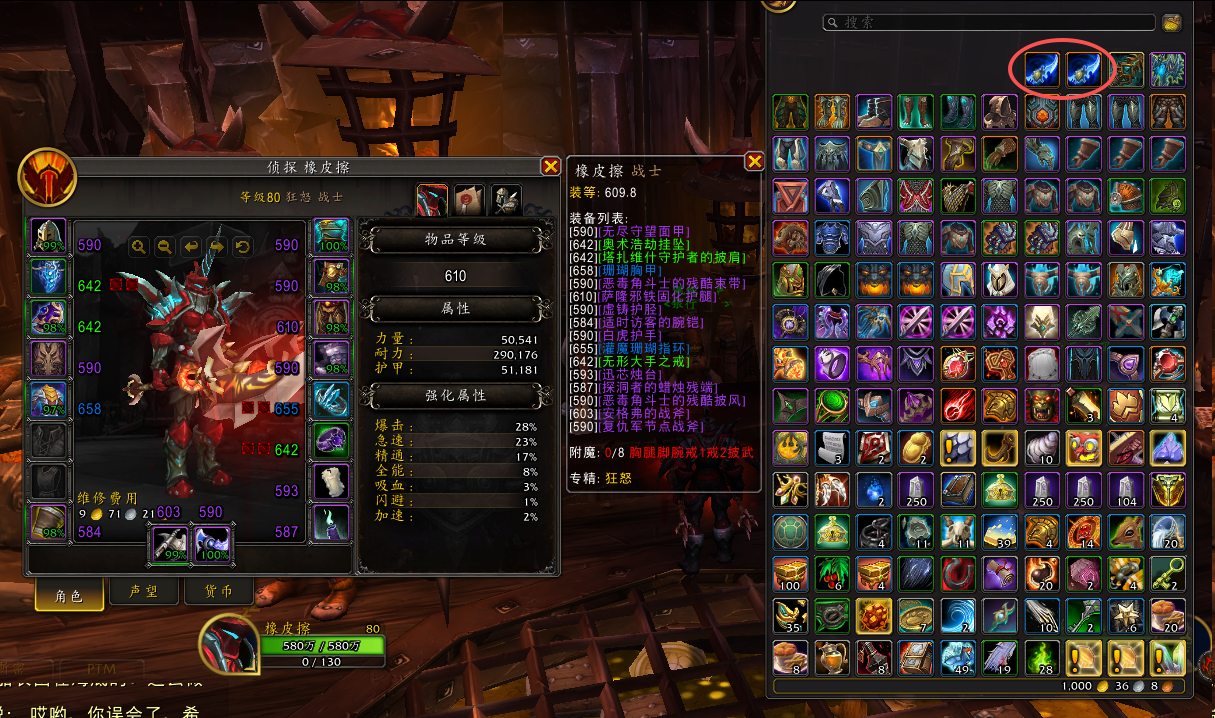Select the main-hand axe weapon slot
The image size is (1215, 718).
tap(166, 543)
